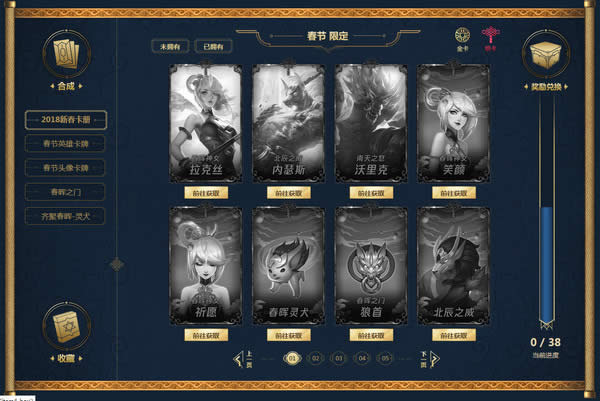The height and width of the screenshot is (401, 600).
Task: Jump to page 03 of the cards
Action: [339, 357]
